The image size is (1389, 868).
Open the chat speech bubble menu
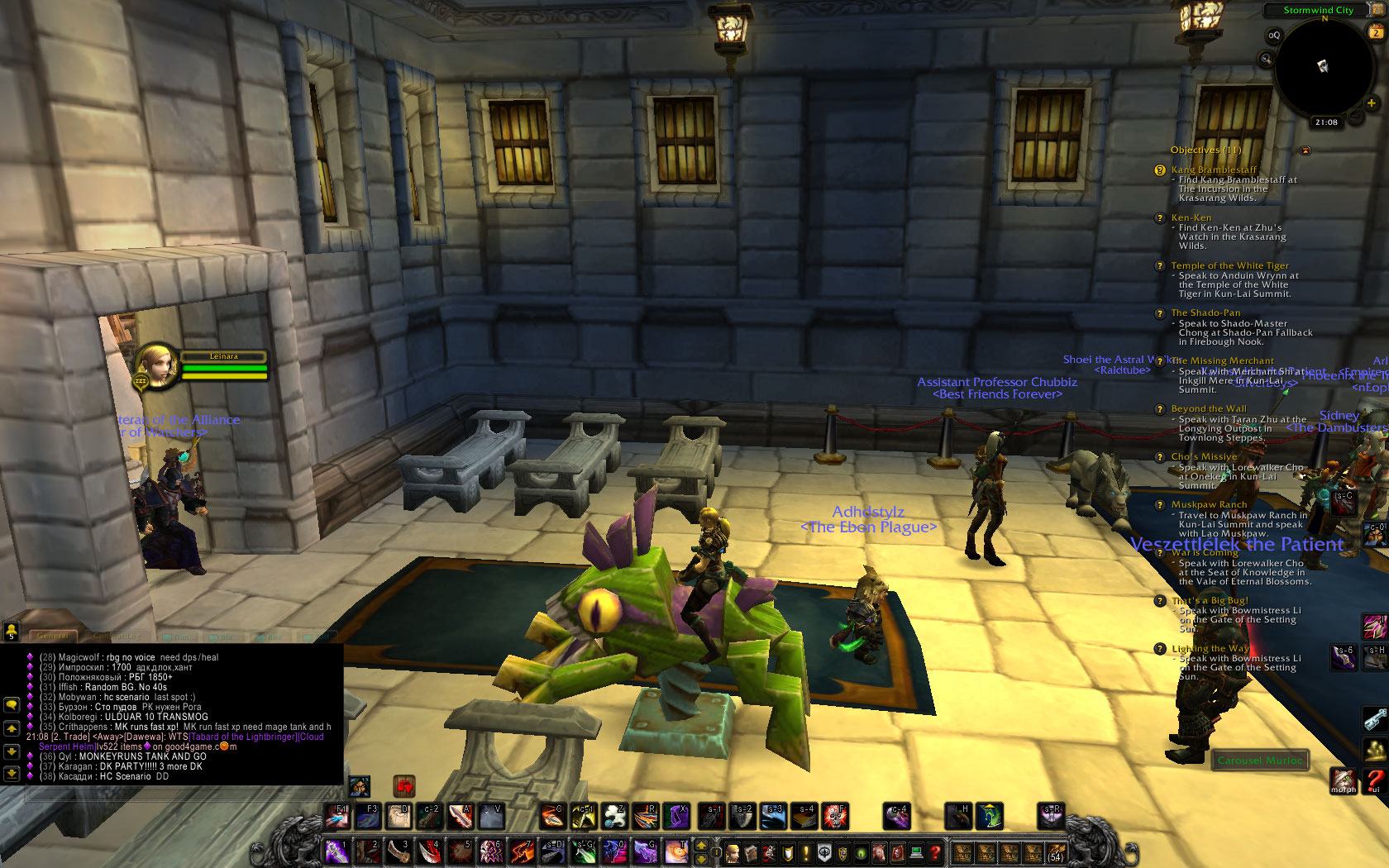pyautogui.click(x=12, y=704)
